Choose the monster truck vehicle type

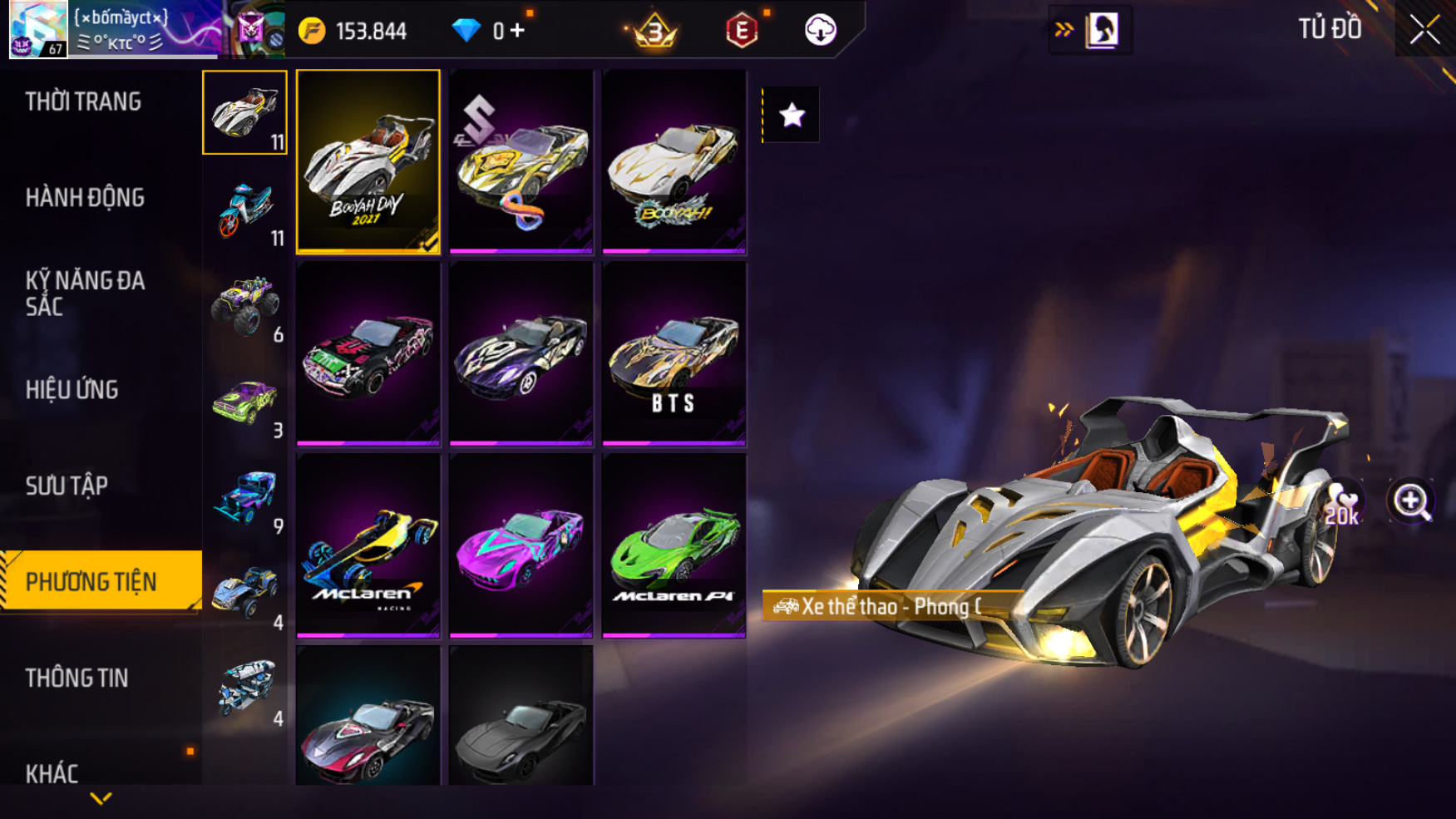tap(245, 306)
